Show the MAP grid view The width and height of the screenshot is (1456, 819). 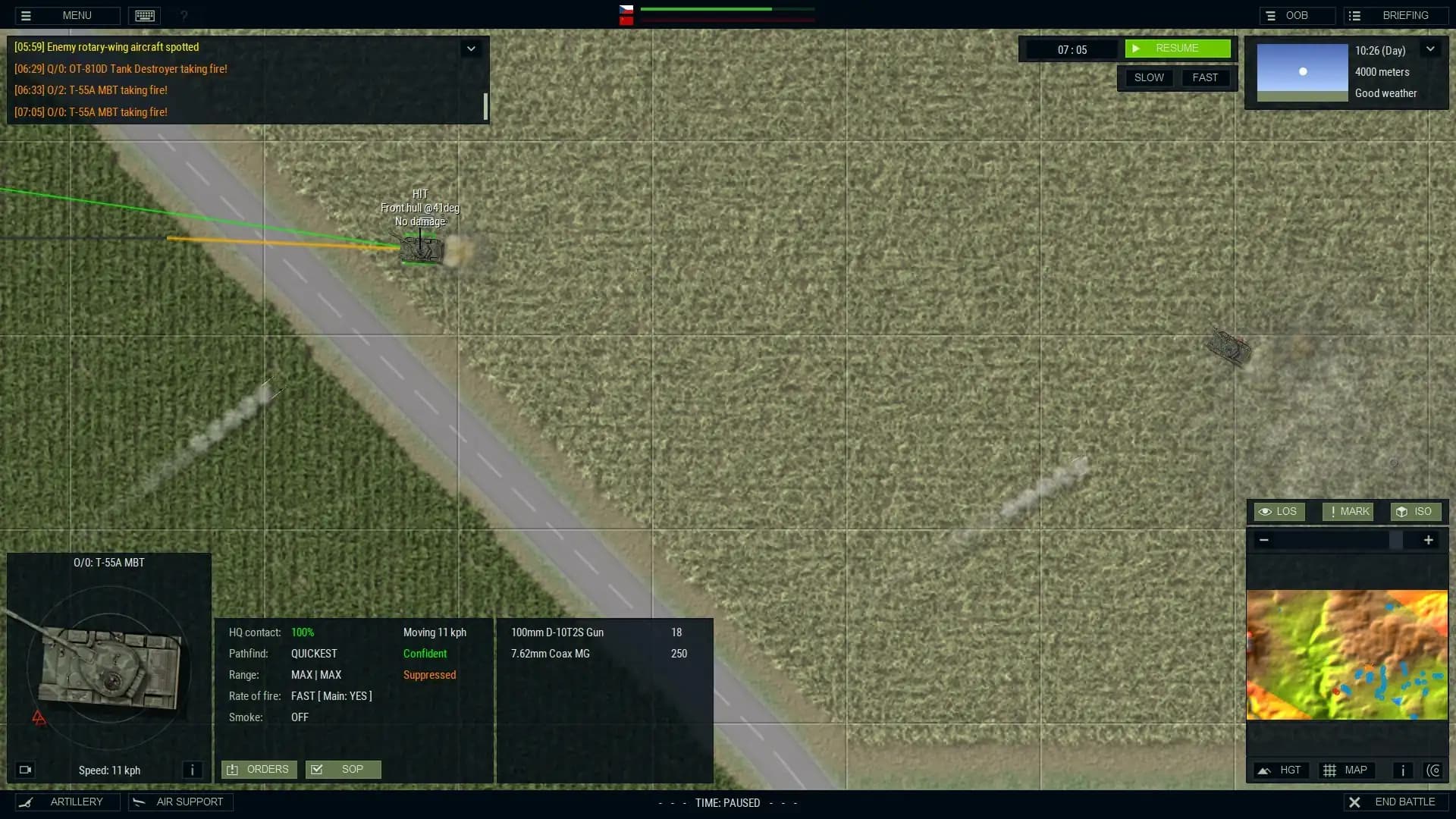tap(1347, 770)
